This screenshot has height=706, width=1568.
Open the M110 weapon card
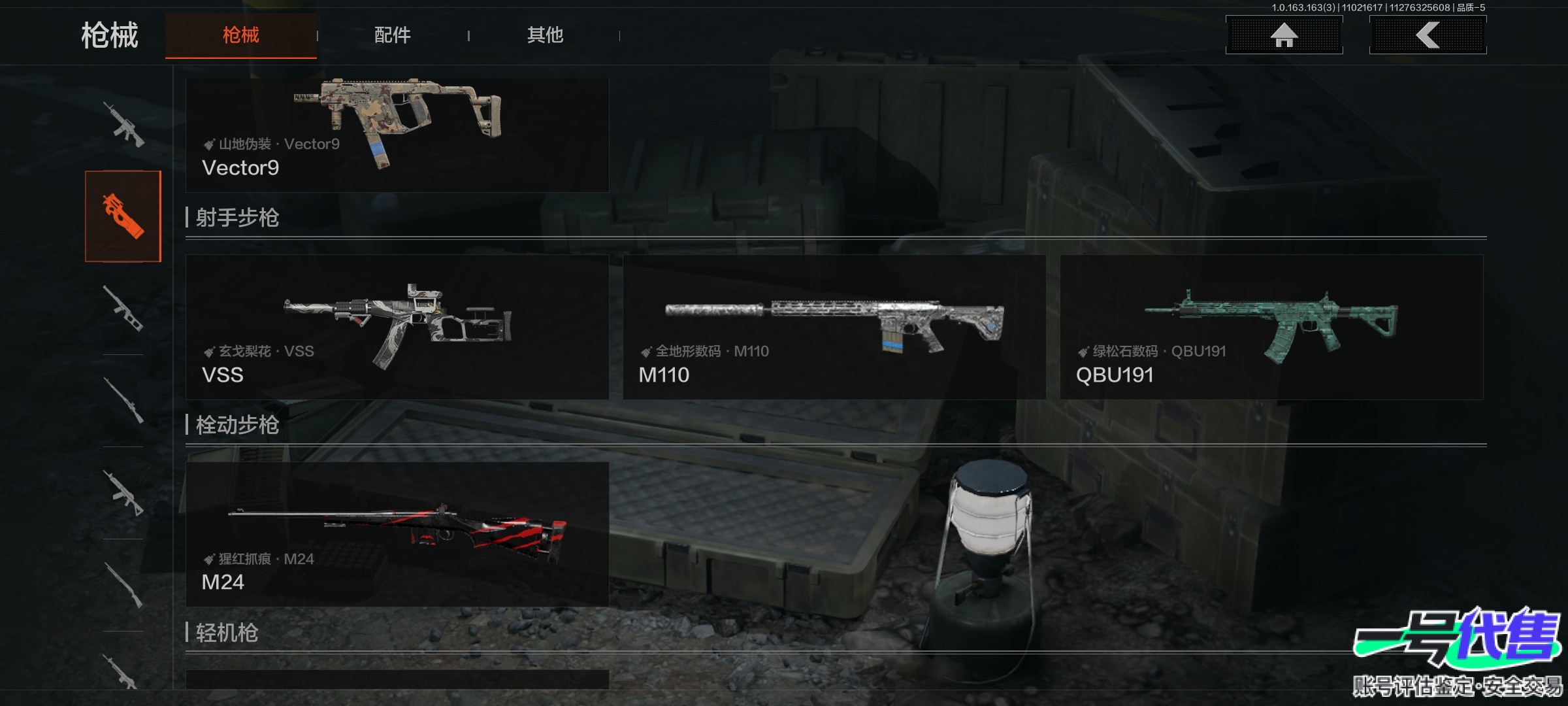pyautogui.click(x=834, y=327)
